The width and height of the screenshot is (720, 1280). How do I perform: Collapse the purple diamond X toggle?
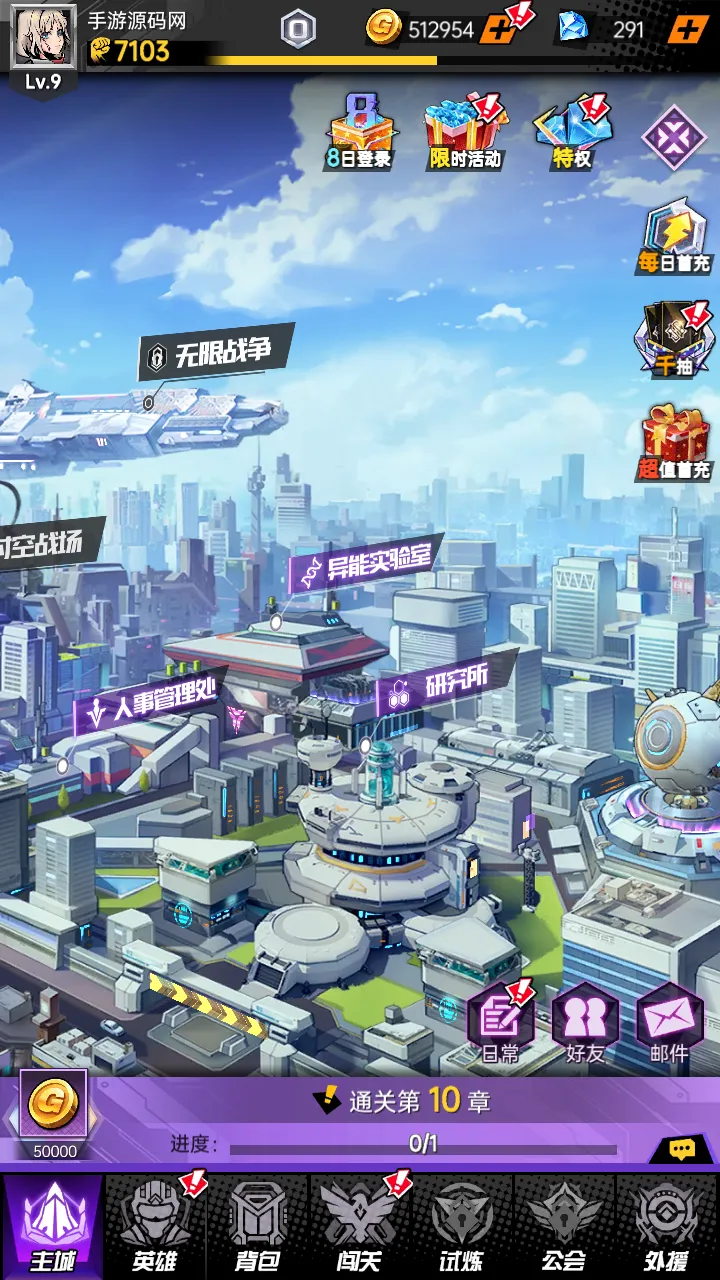pyautogui.click(x=673, y=137)
